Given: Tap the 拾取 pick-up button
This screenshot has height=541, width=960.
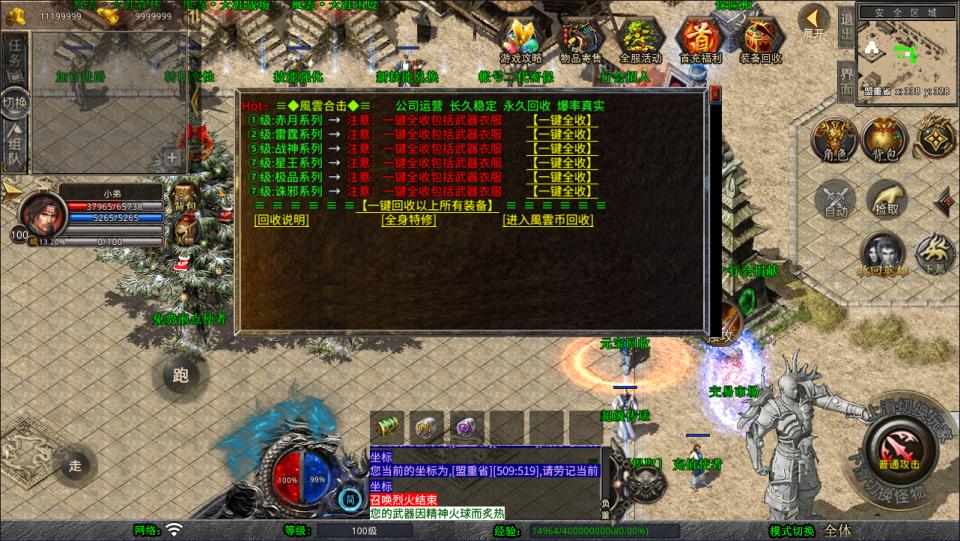Looking at the screenshot, I should coord(886,200).
